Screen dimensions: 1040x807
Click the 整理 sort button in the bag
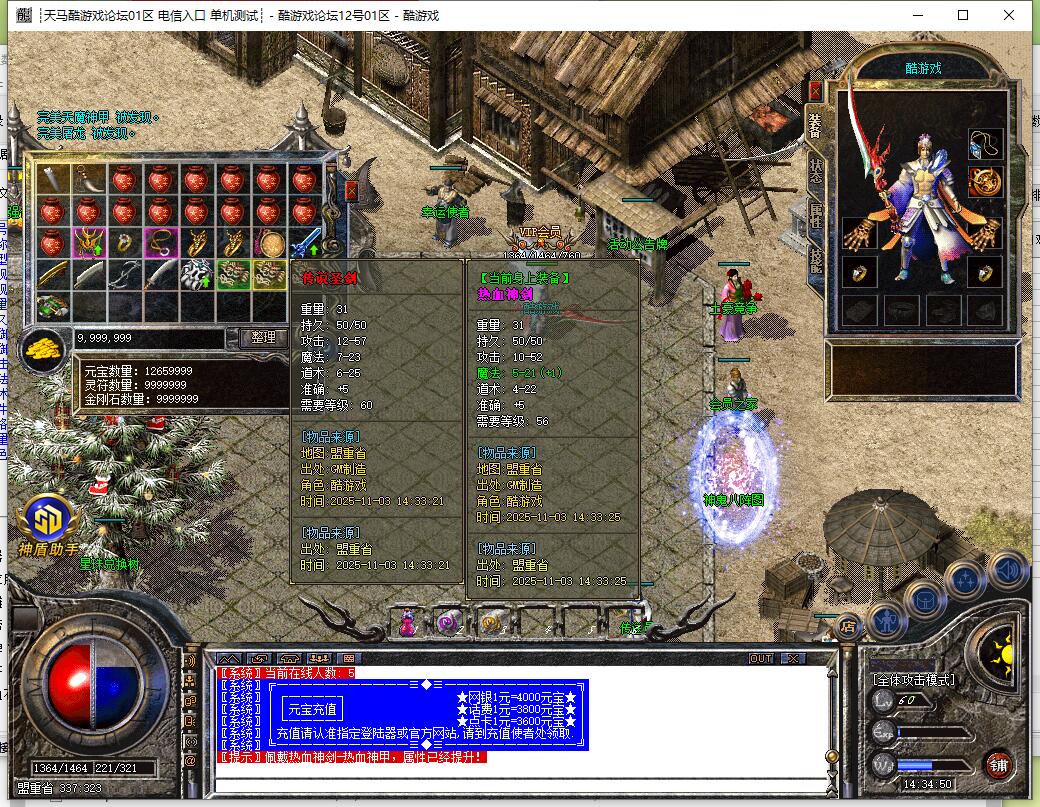263,338
